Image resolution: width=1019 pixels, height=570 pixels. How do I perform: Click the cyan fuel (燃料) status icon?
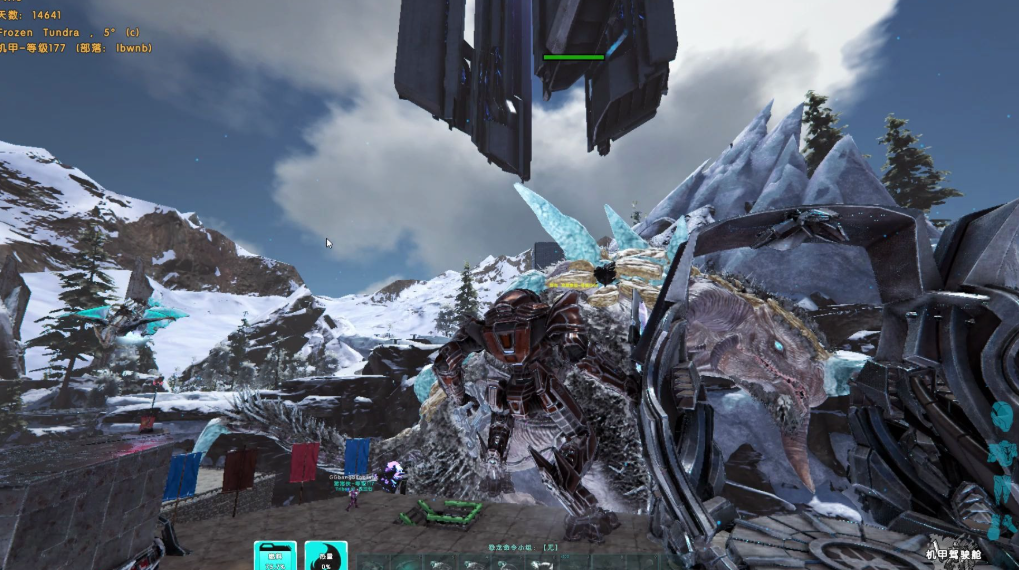click(x=275, y=556)
